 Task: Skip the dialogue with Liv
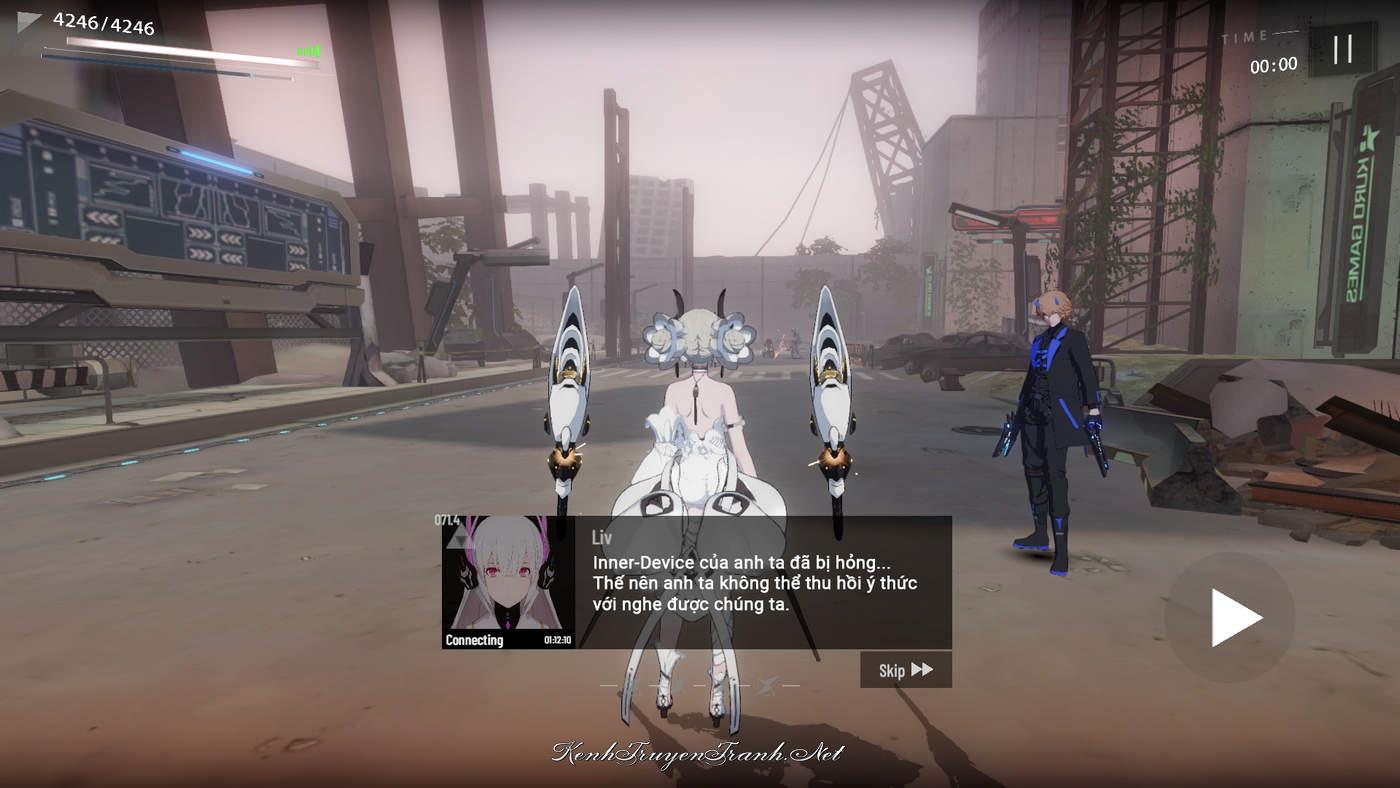click(905, 670)
